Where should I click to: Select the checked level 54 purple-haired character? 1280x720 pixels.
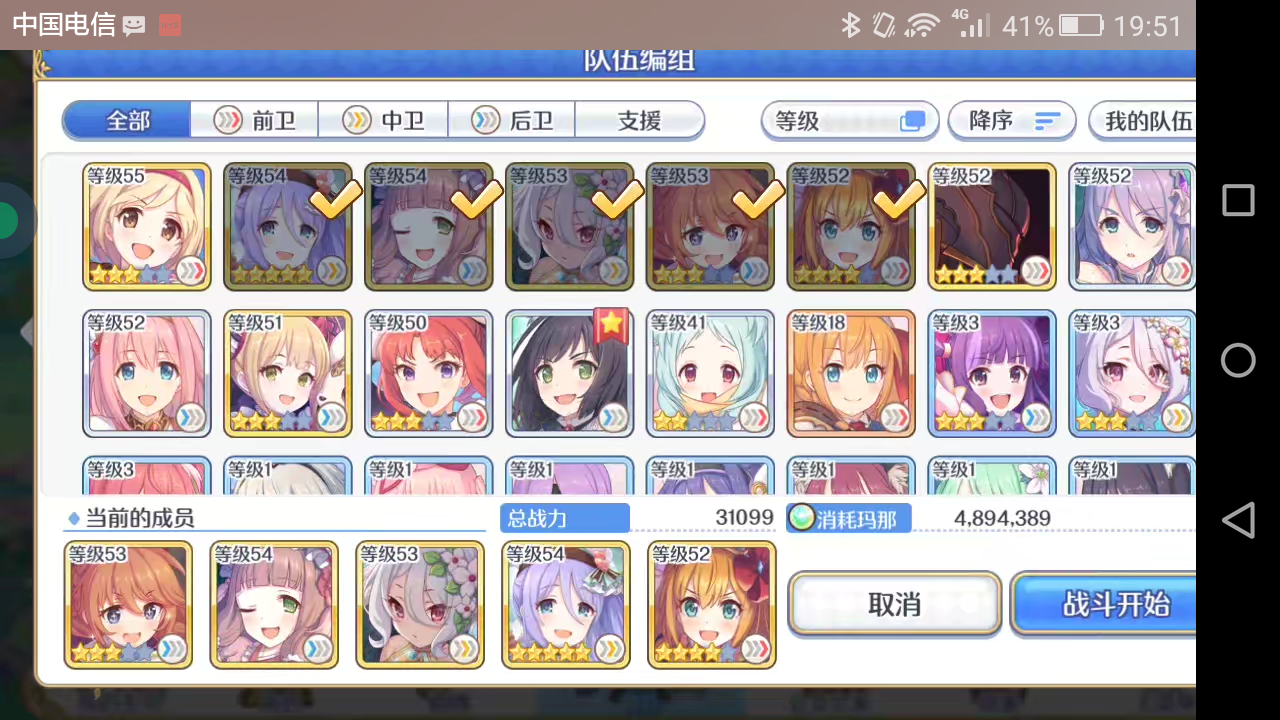[x=287, y=226]
